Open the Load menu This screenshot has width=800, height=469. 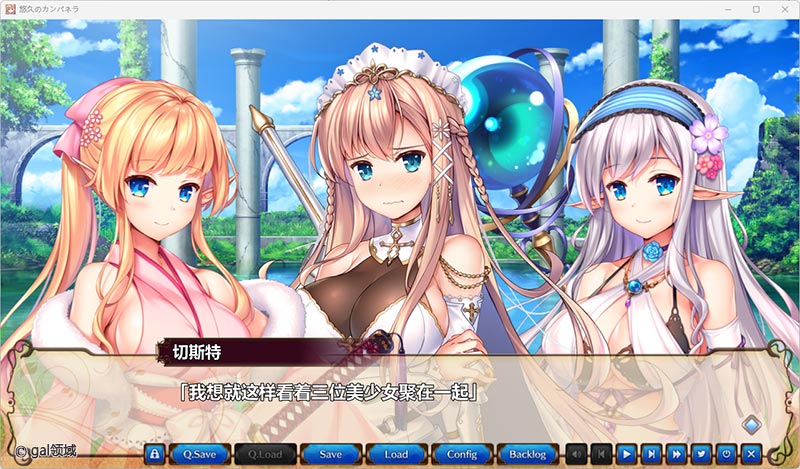[396, 453]
